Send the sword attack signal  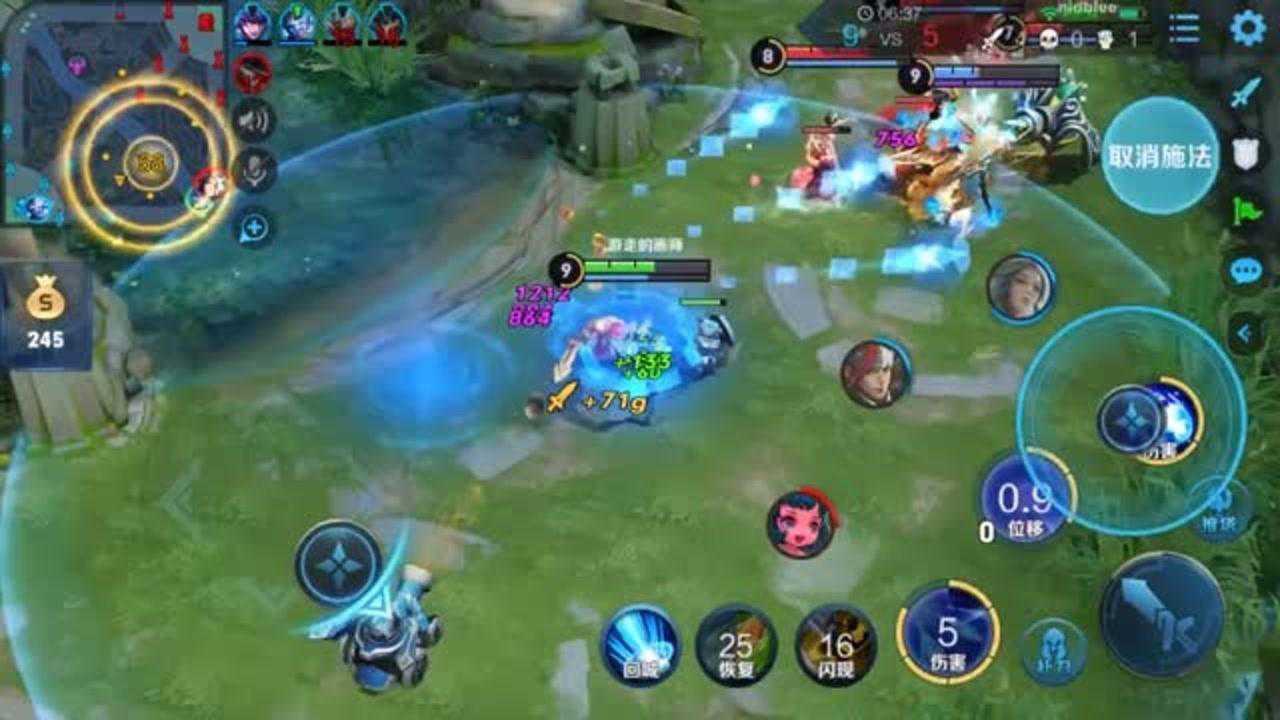tap(1245, 93)
